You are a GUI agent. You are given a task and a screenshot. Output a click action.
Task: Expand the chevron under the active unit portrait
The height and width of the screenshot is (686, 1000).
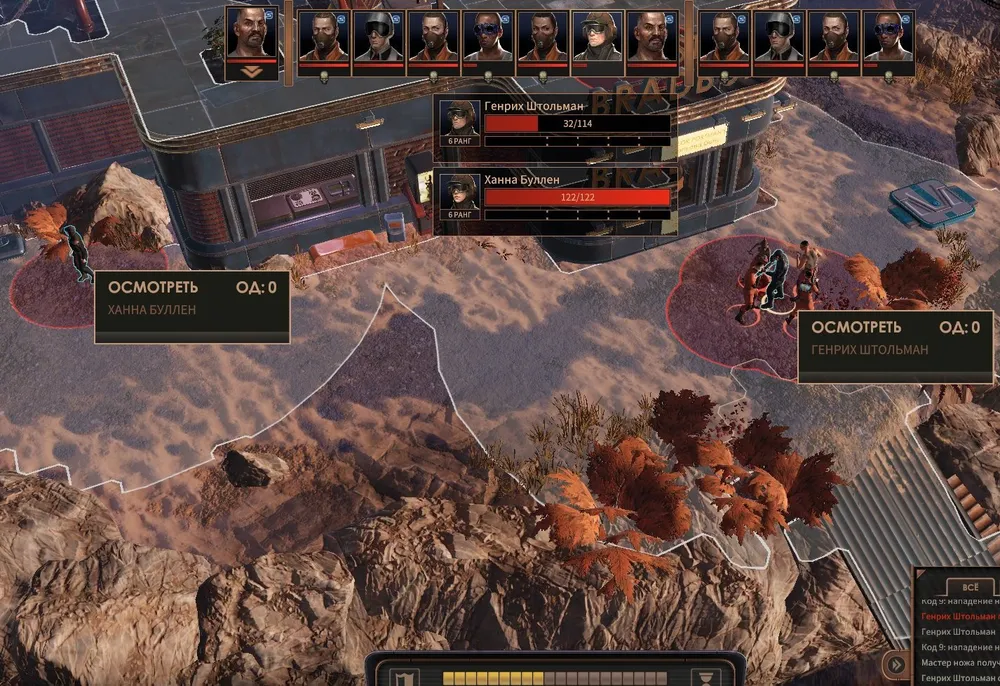pos(251,70)
